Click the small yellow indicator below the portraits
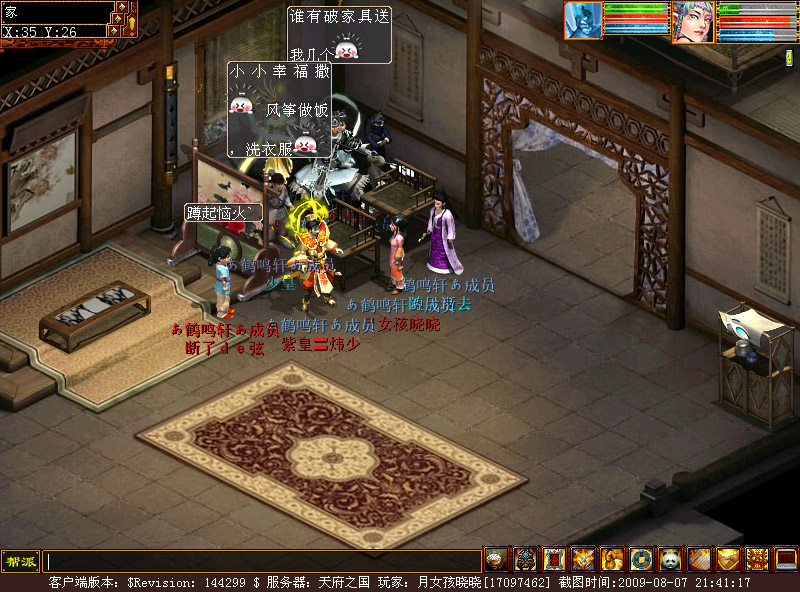This screenshot has height=592, width=800. (x=788, y=58)
